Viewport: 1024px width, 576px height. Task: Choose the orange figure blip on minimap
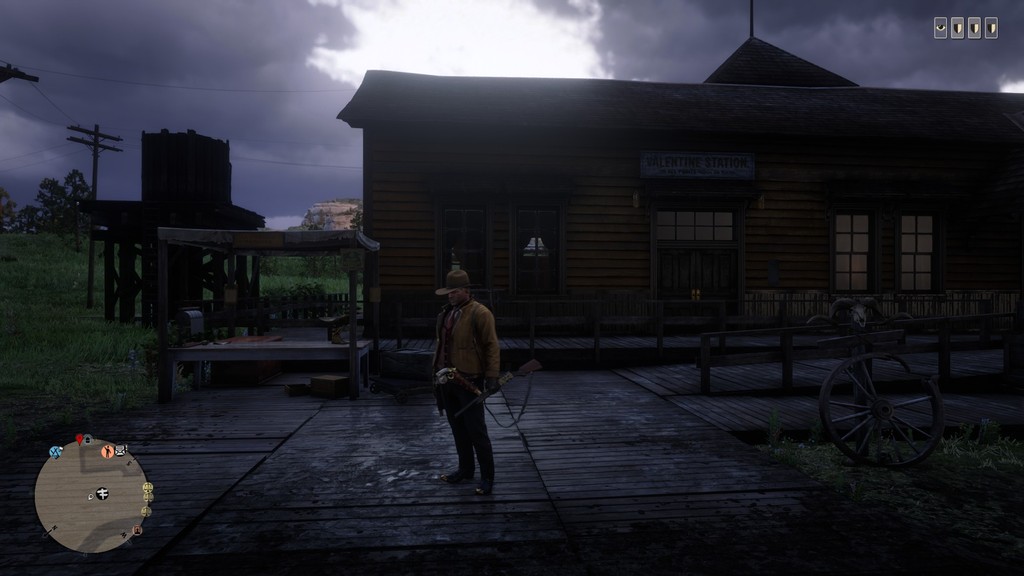point(107,451)
